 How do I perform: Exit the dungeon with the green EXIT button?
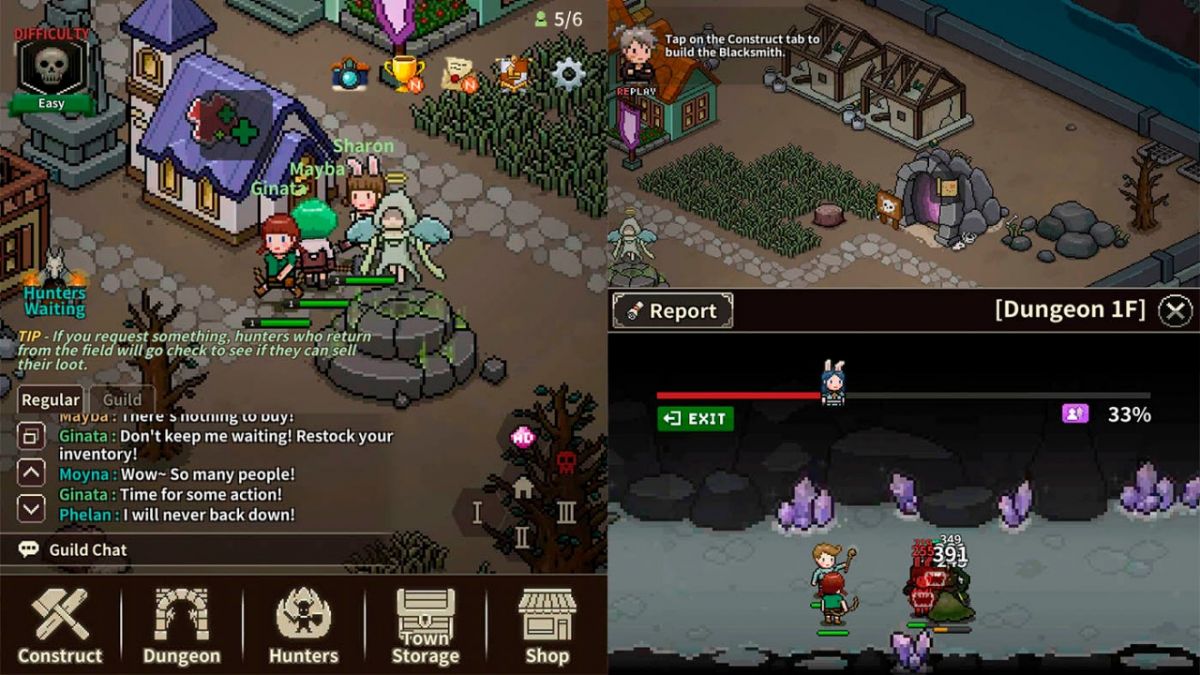(695, 419)
